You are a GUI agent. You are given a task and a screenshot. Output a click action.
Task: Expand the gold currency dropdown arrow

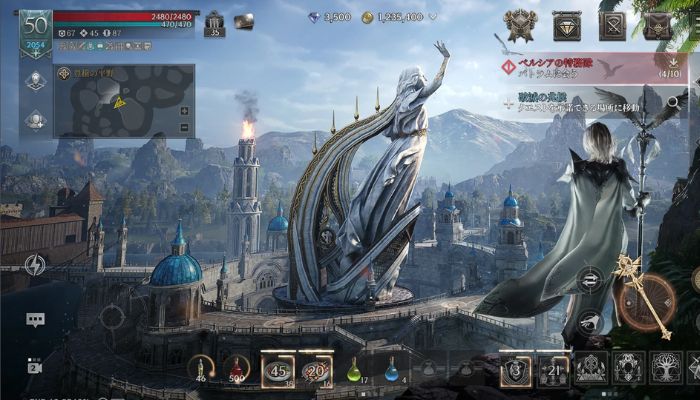[x=431, y=17]
